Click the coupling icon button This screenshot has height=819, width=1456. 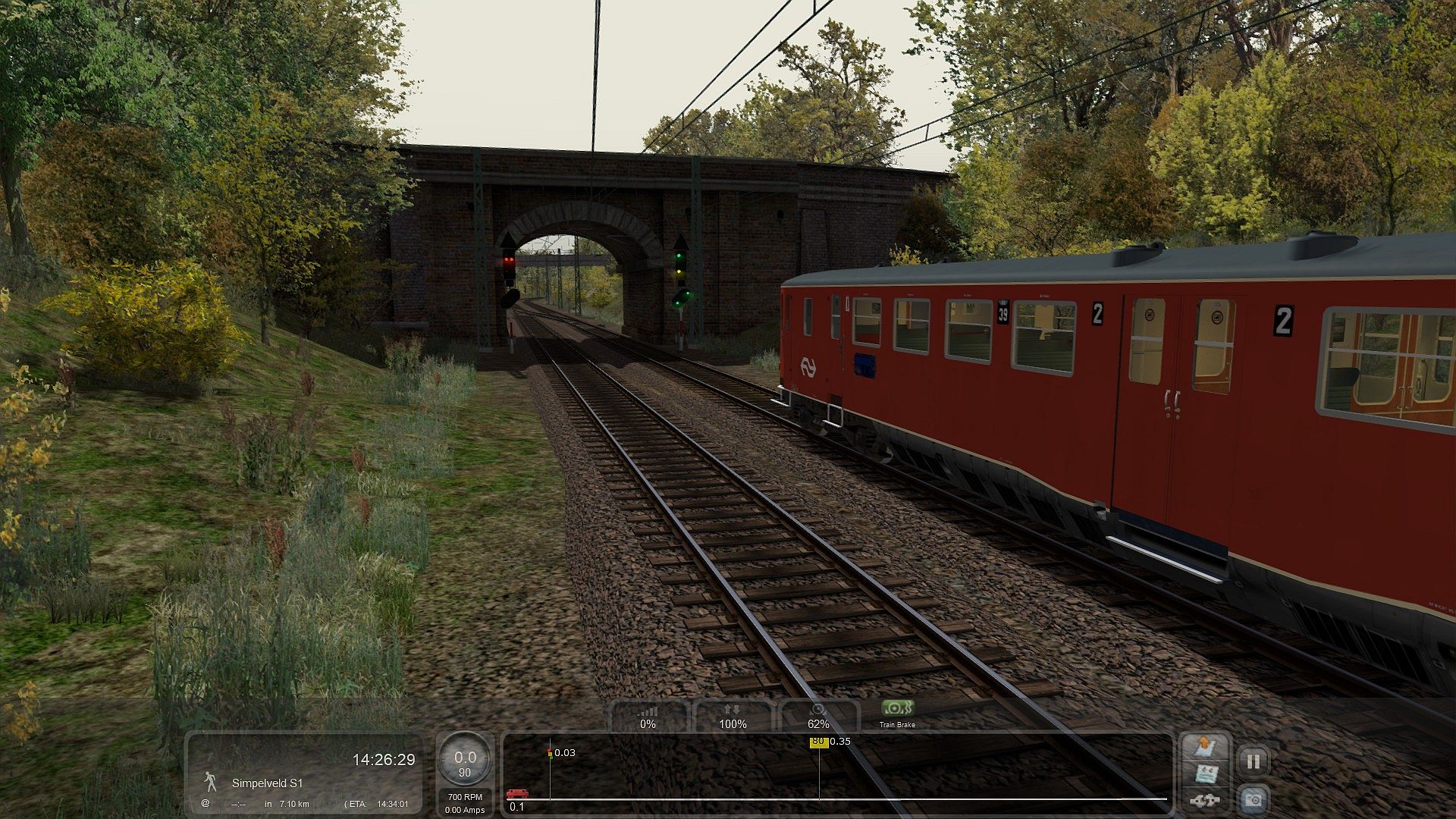pos(1203,800)
